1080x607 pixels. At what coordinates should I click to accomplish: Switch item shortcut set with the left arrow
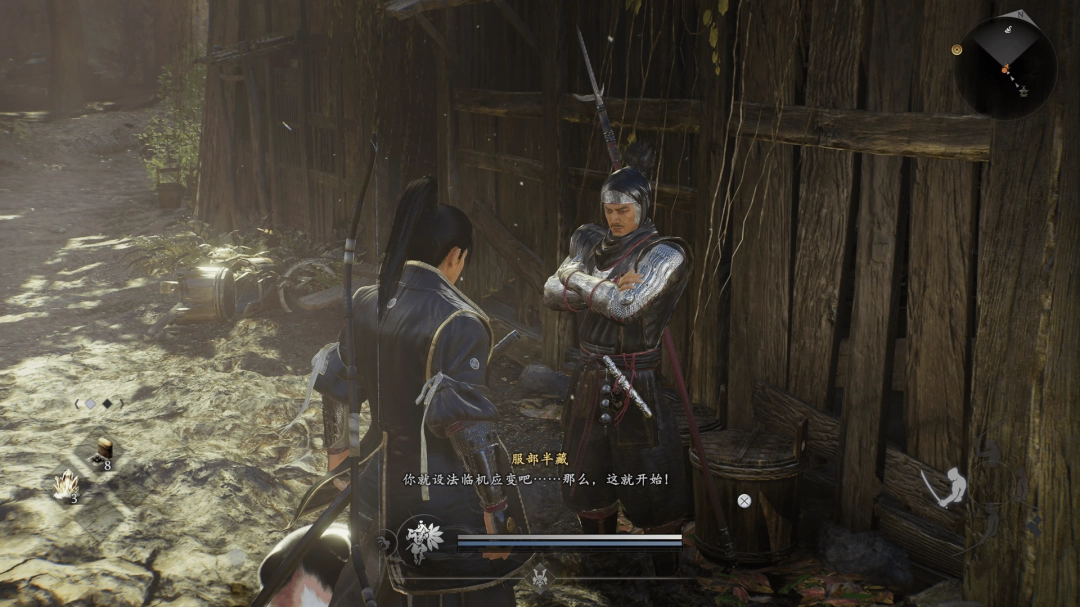coord(77,404)
